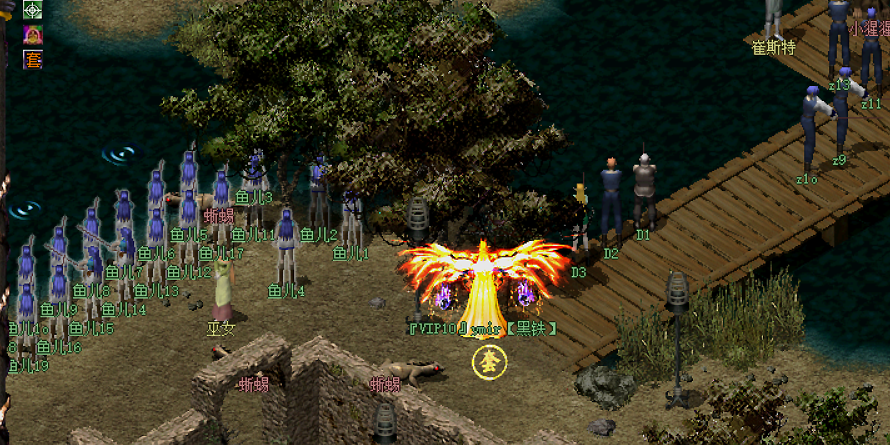Click the green crosshair target icon

click(32, 10)
